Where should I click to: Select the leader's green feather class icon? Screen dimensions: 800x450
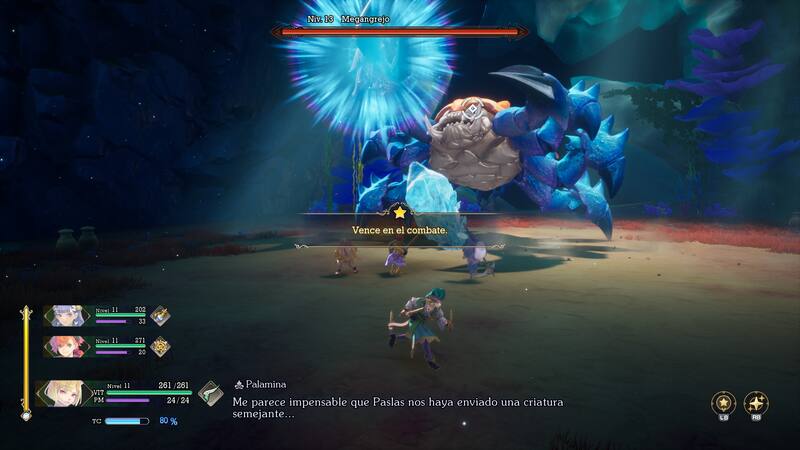click(210, 393)
